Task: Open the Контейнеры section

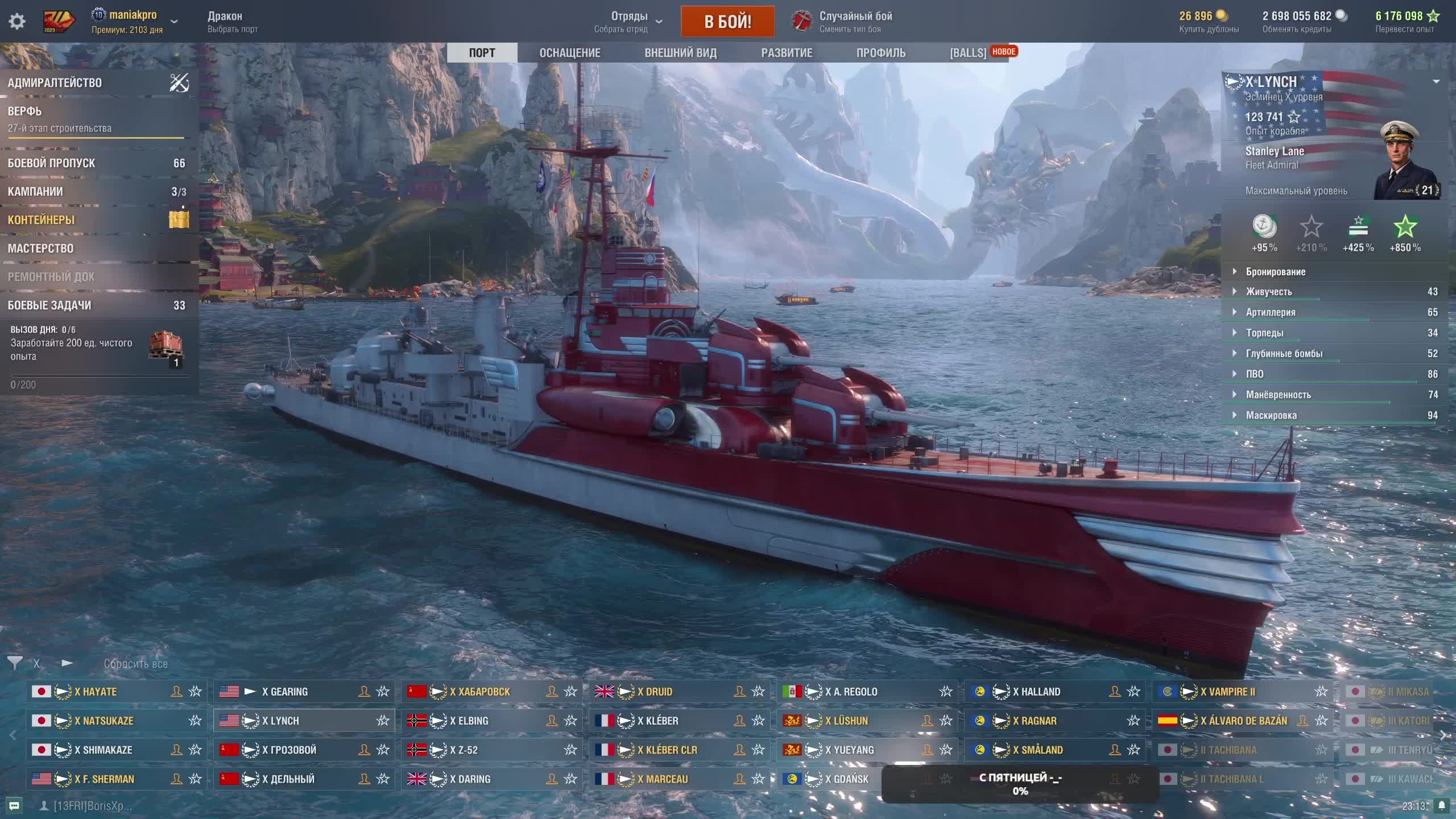Action: [41, 220]
